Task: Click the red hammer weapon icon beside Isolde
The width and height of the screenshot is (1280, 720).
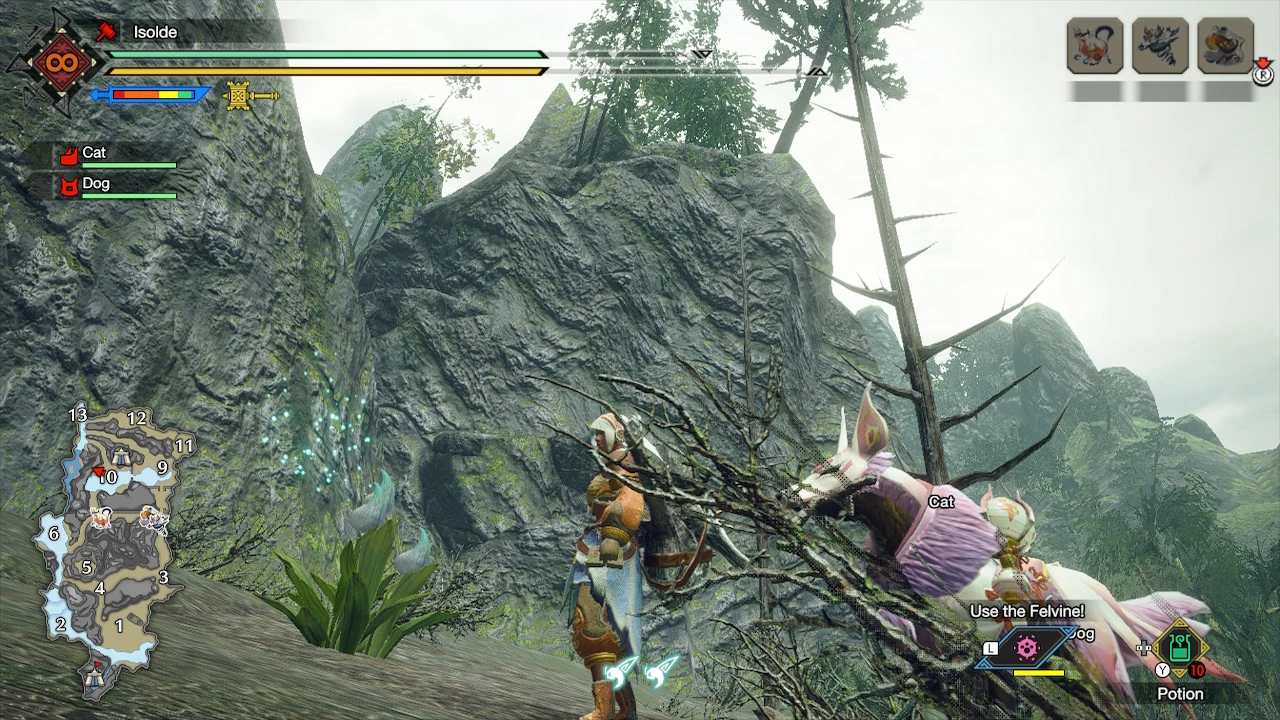Action: (105, 32)
